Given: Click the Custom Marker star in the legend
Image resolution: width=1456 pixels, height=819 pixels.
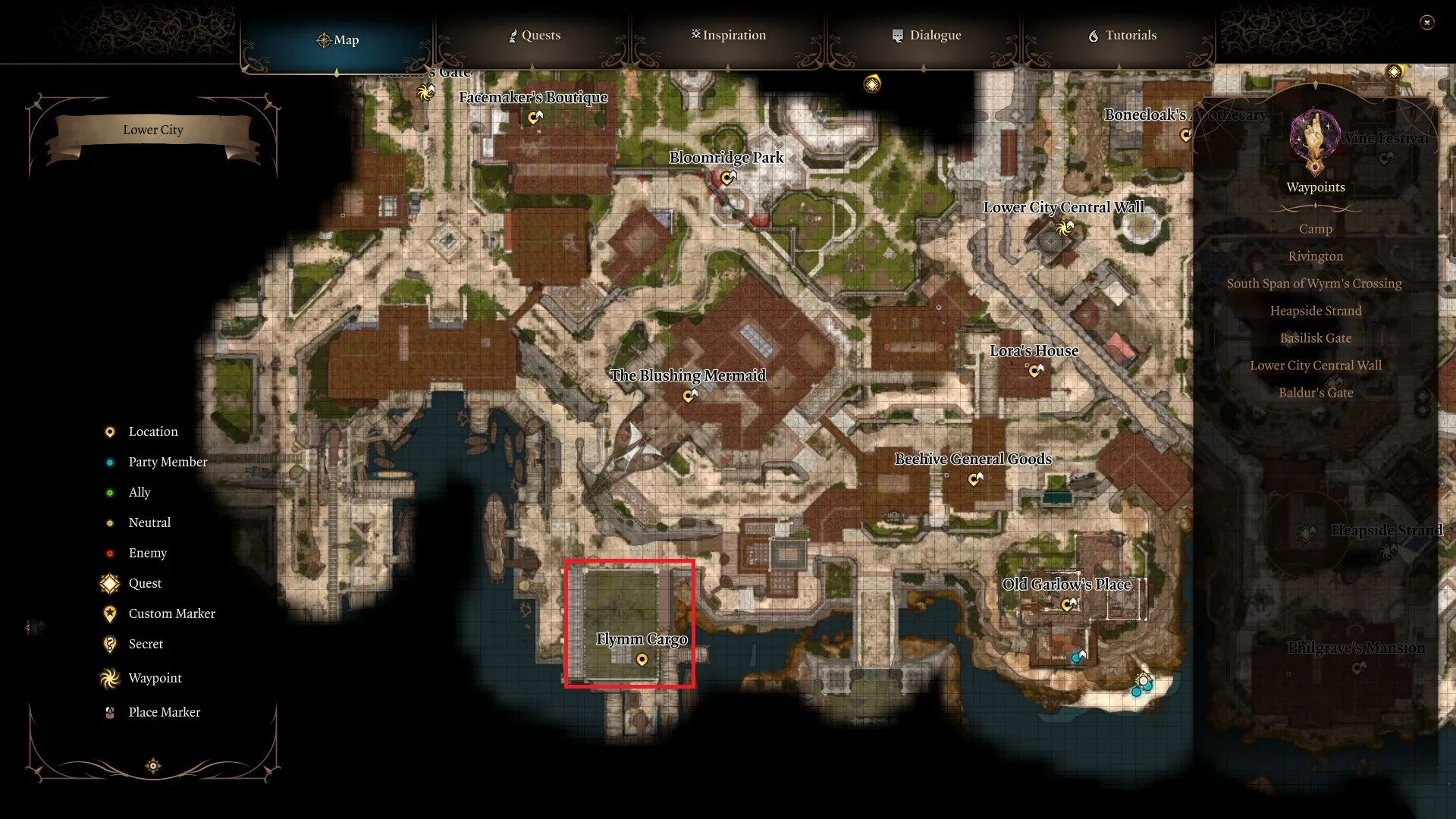Looking at the screenshot, I should [110, 613].
